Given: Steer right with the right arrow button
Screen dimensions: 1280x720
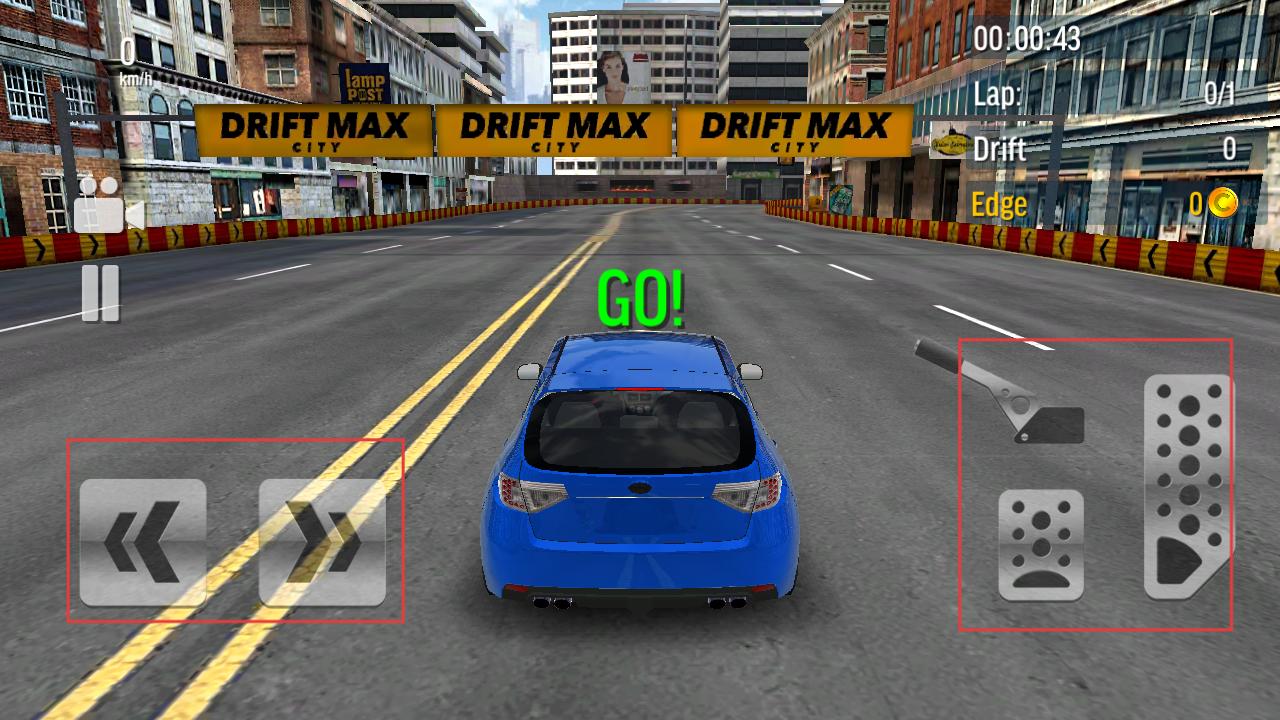Looking at the screenshot, I should [x=322, y=542].
